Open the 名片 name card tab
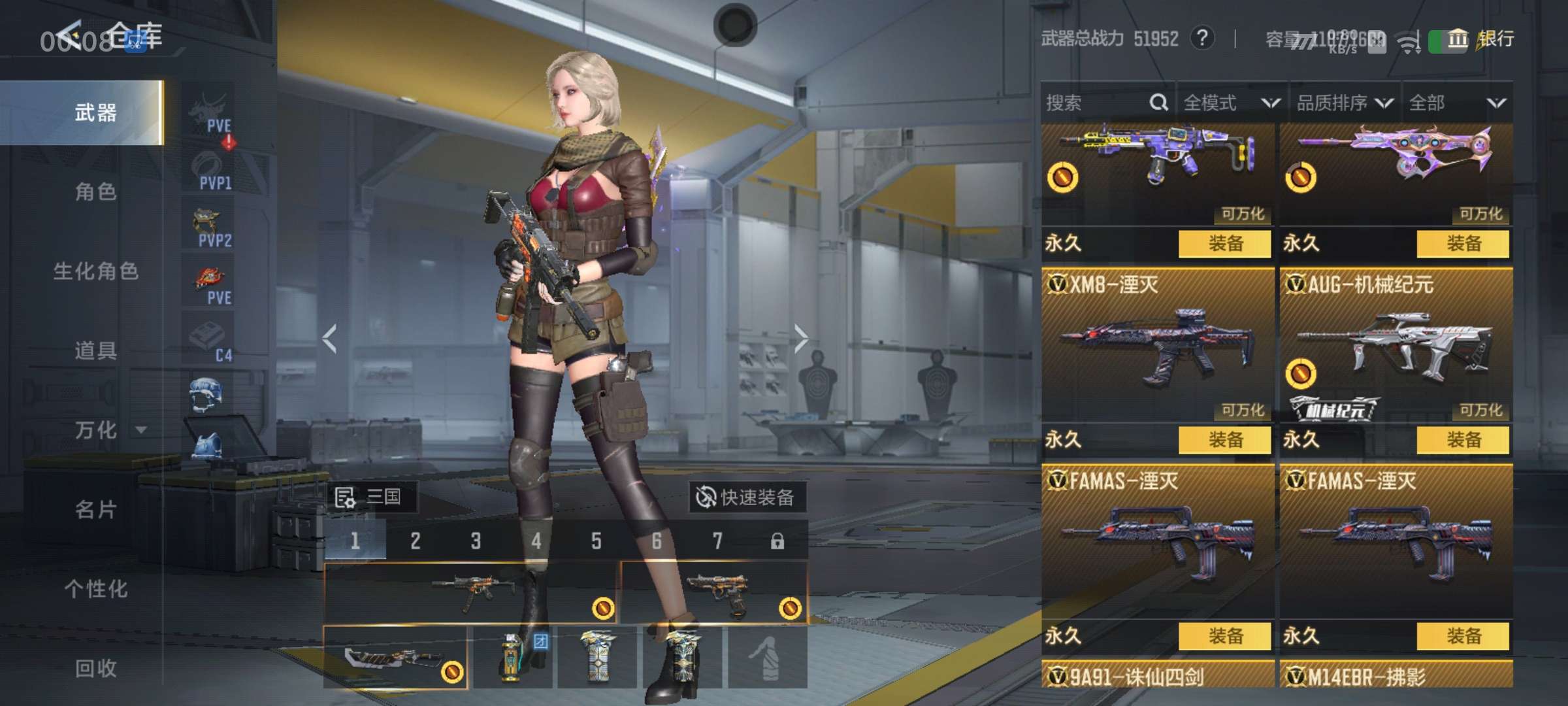This screenshot has width=1568, height=706. [x=95, y=510]
